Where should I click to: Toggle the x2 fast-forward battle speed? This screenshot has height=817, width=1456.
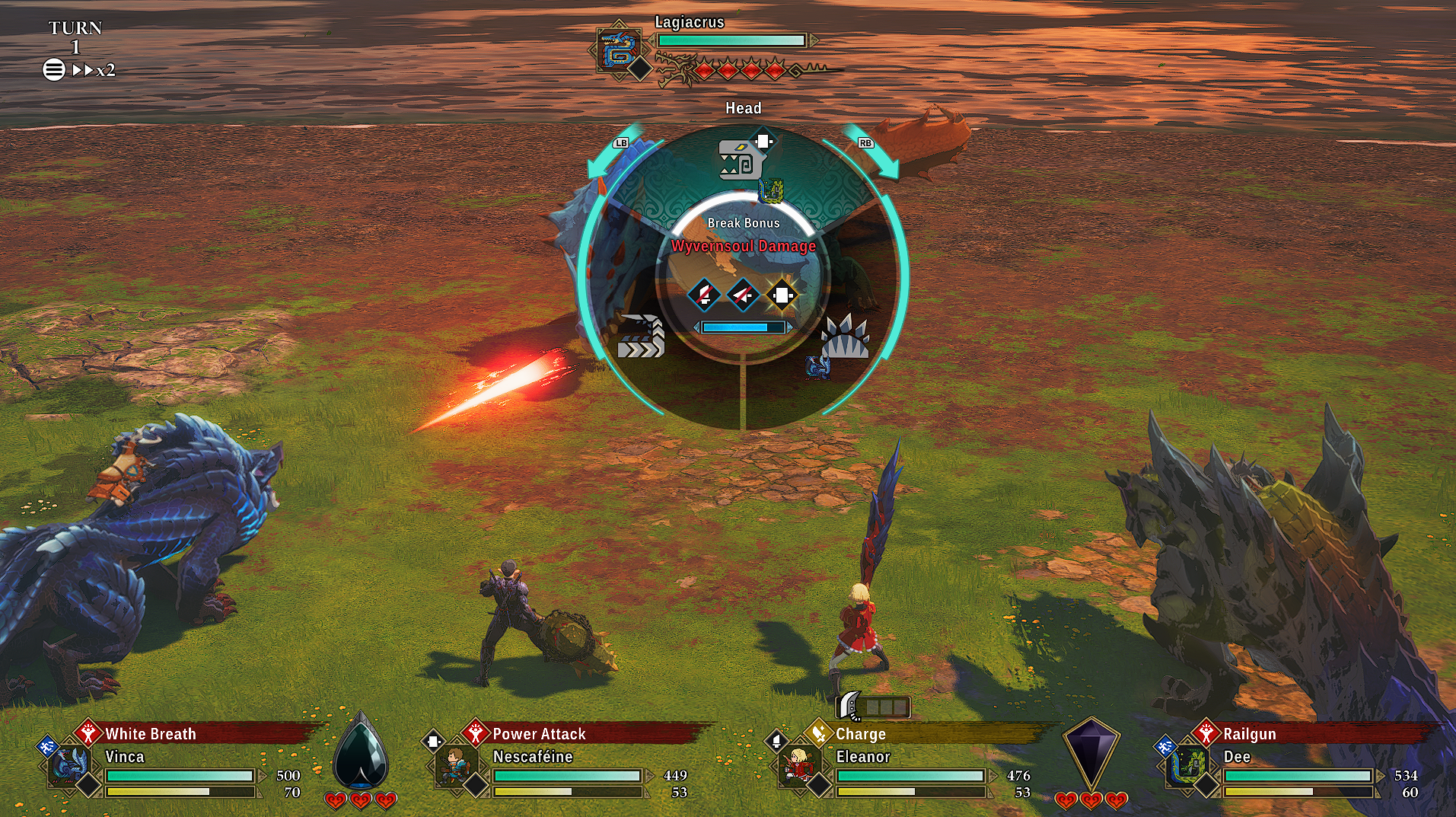pos(94,70)
